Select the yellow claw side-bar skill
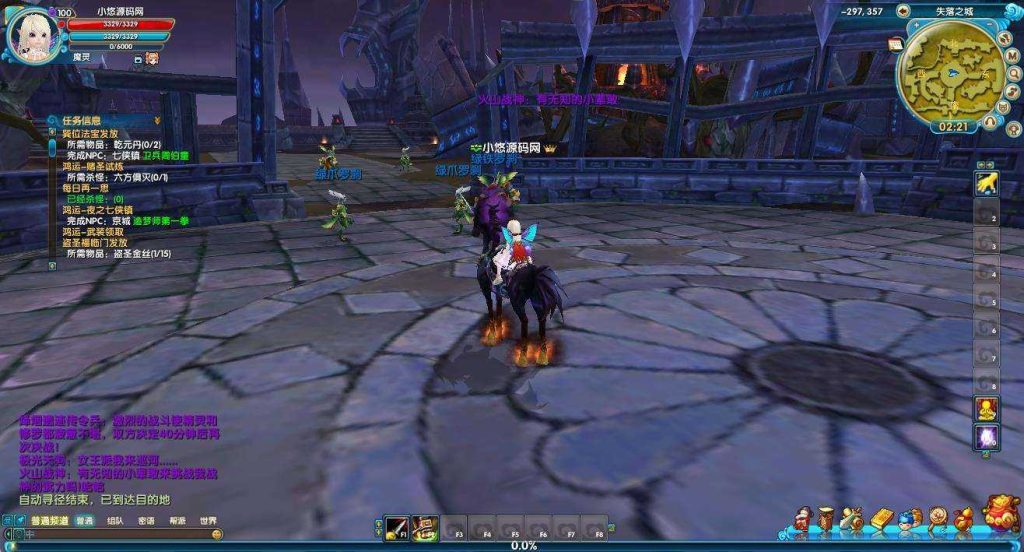 point(987,184)
